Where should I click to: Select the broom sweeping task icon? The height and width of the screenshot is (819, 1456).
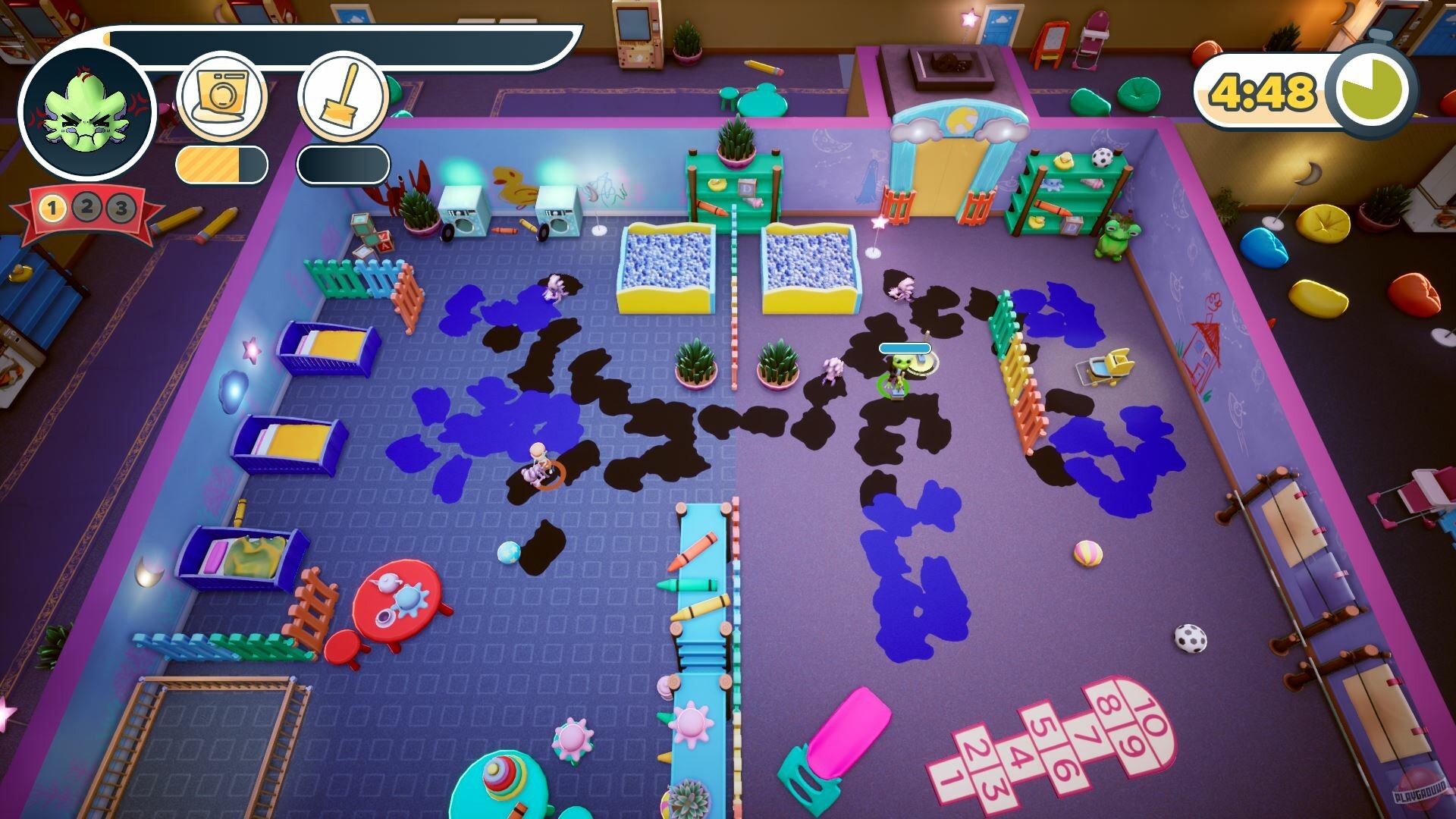point(342,96)
